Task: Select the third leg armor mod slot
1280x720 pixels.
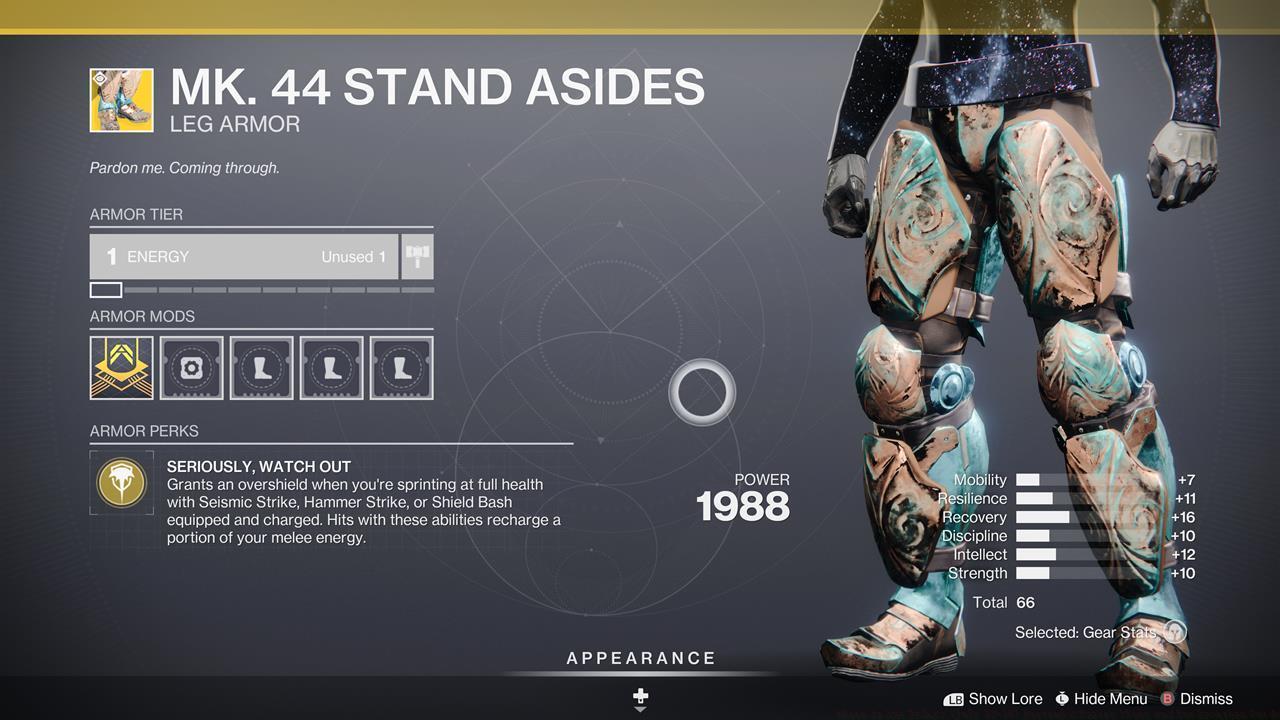Action: [x=401, y=367]
